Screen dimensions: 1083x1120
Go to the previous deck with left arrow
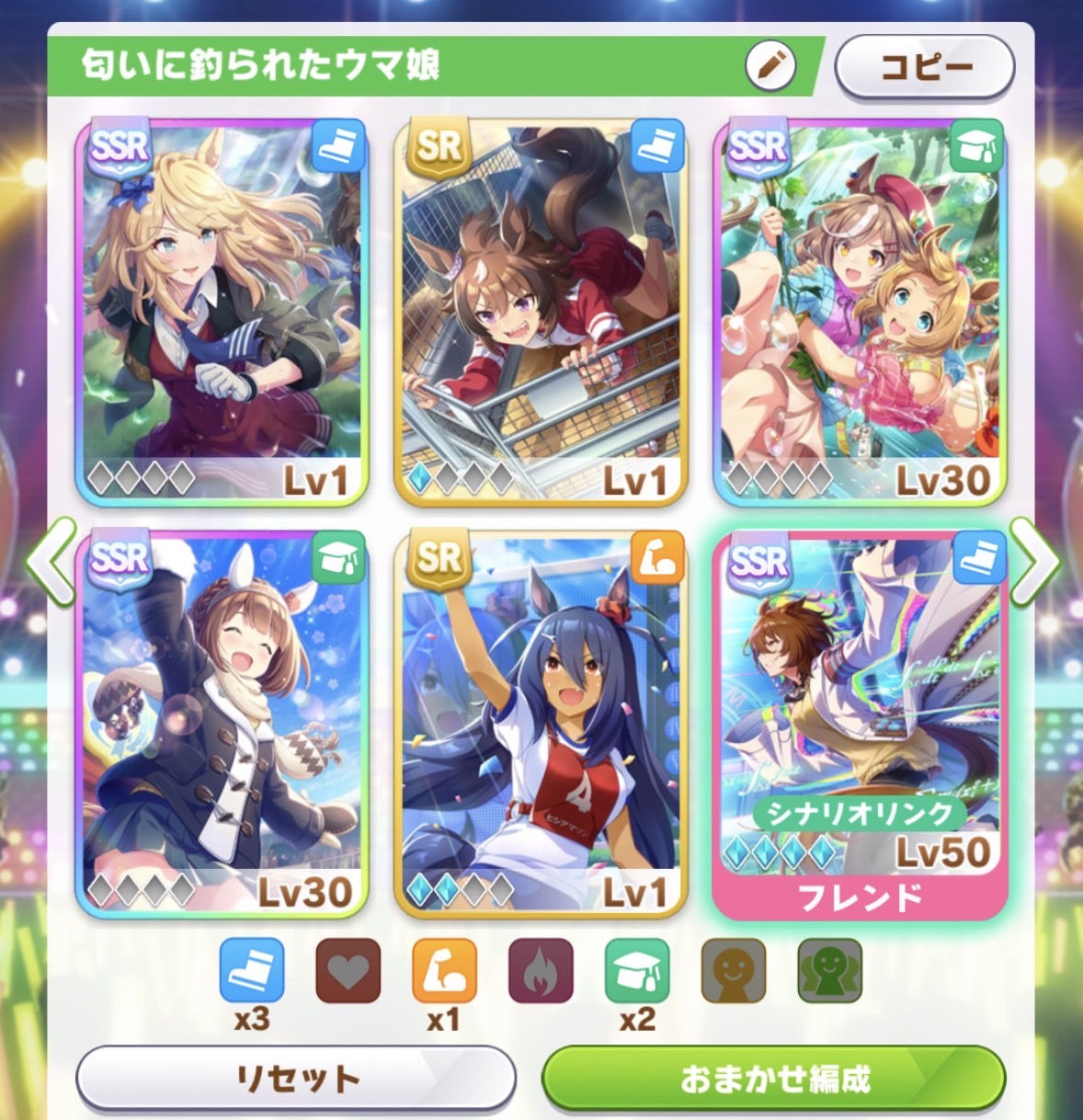(50, 561)
